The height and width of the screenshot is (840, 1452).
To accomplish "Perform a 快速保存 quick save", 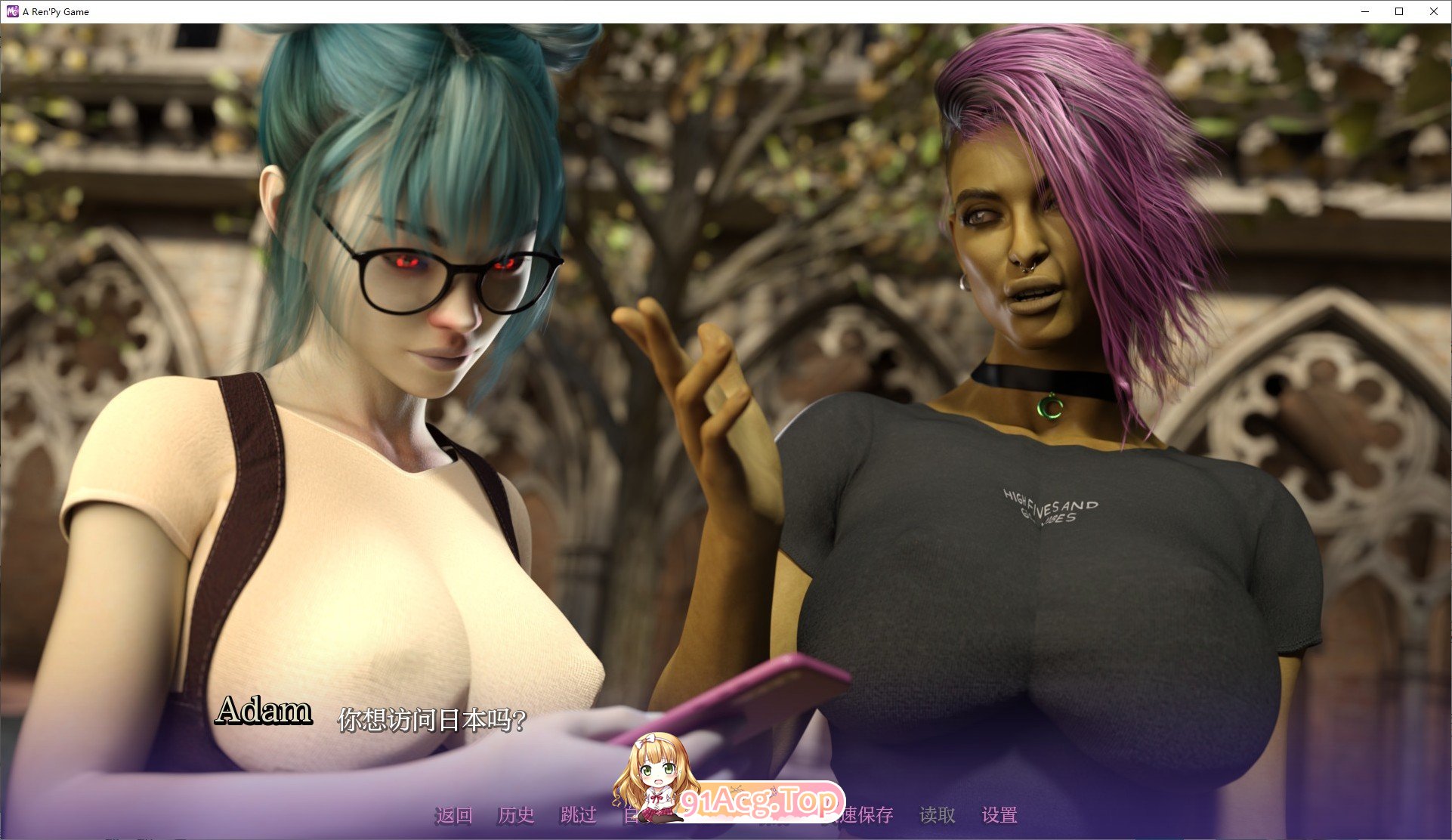I will [861, 816].
